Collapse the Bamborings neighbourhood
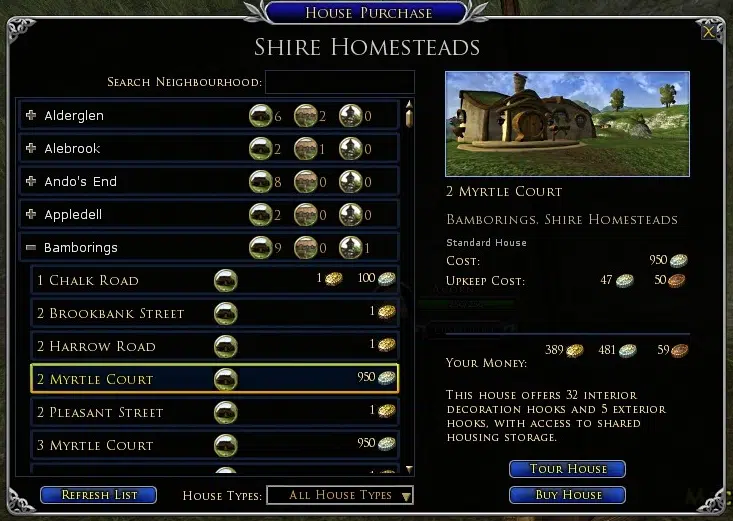Image resolution: width=733 pixels, height=521 pixels. click(31, 248)
